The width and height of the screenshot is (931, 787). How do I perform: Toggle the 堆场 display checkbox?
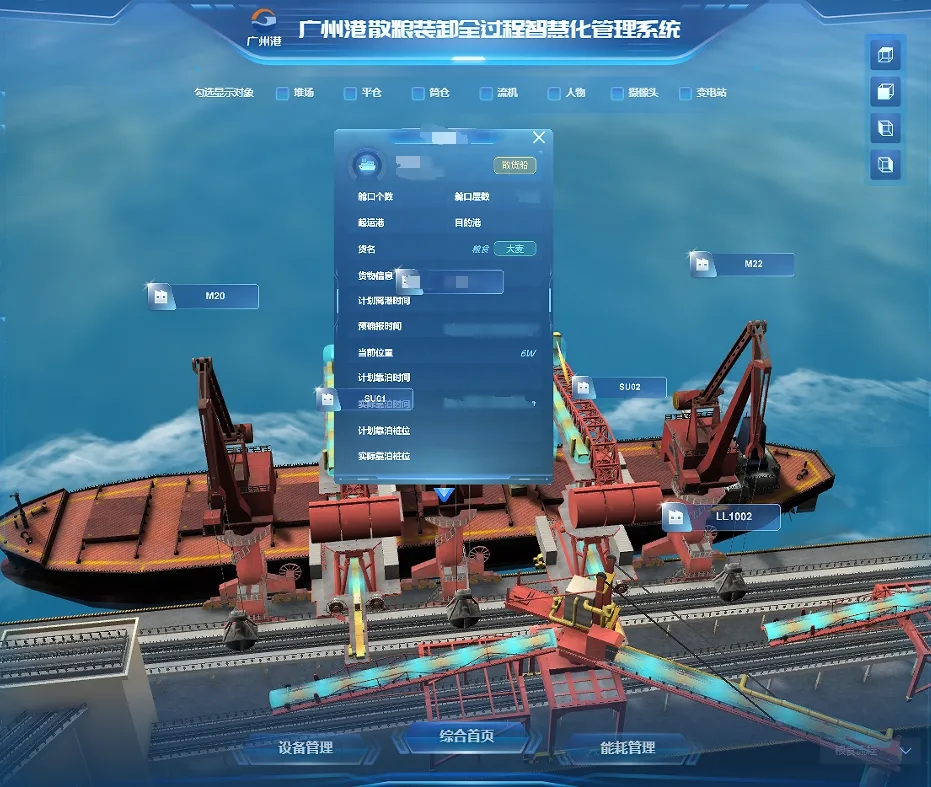[x=282, y=93]
